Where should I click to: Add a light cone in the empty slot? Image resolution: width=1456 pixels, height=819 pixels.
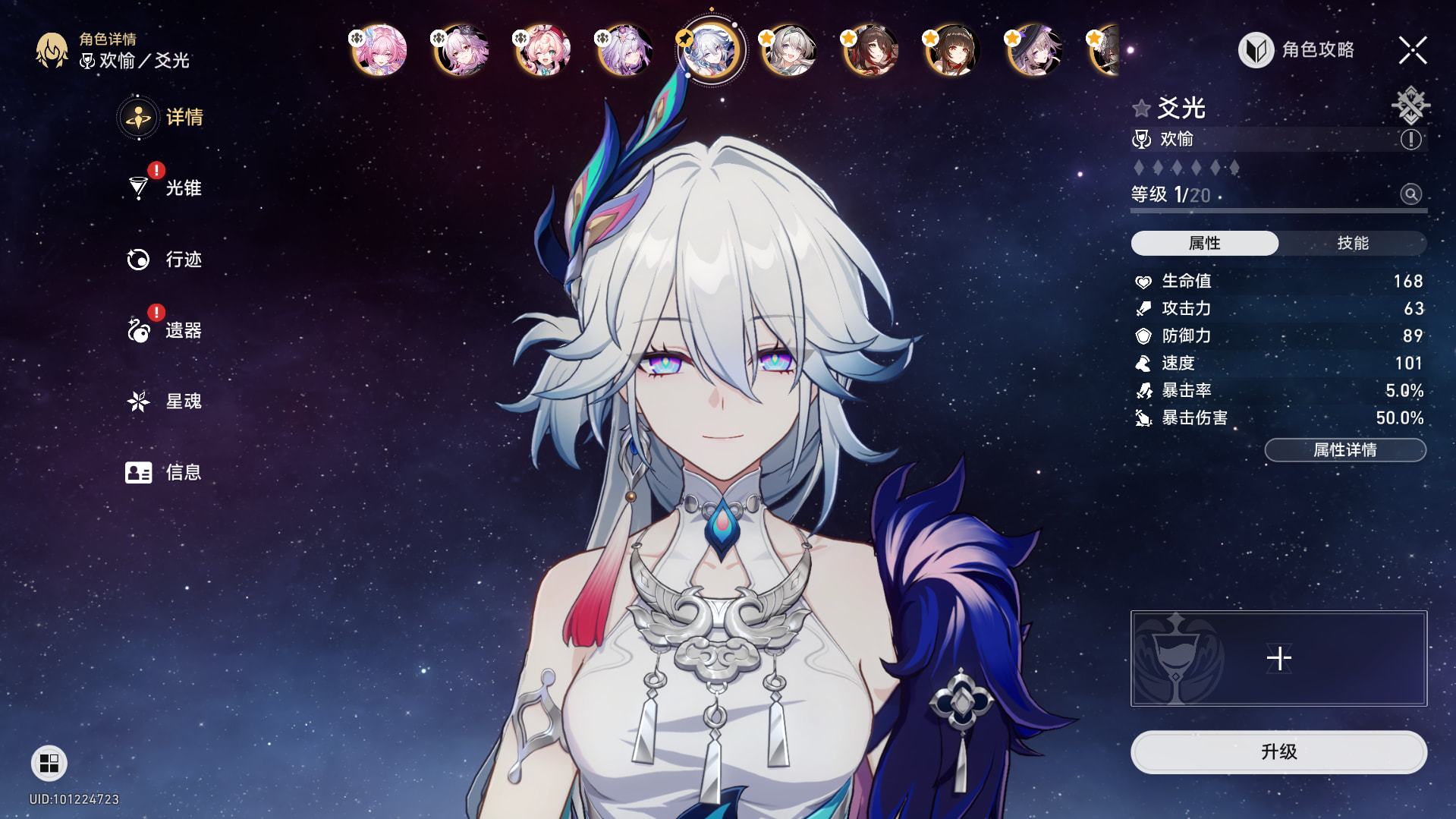coord(1278,658)
